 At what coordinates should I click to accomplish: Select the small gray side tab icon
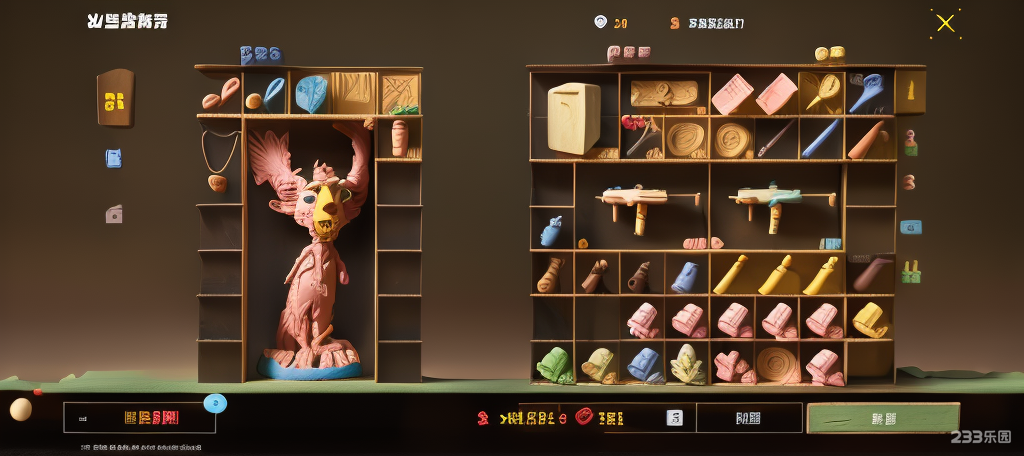114,214
